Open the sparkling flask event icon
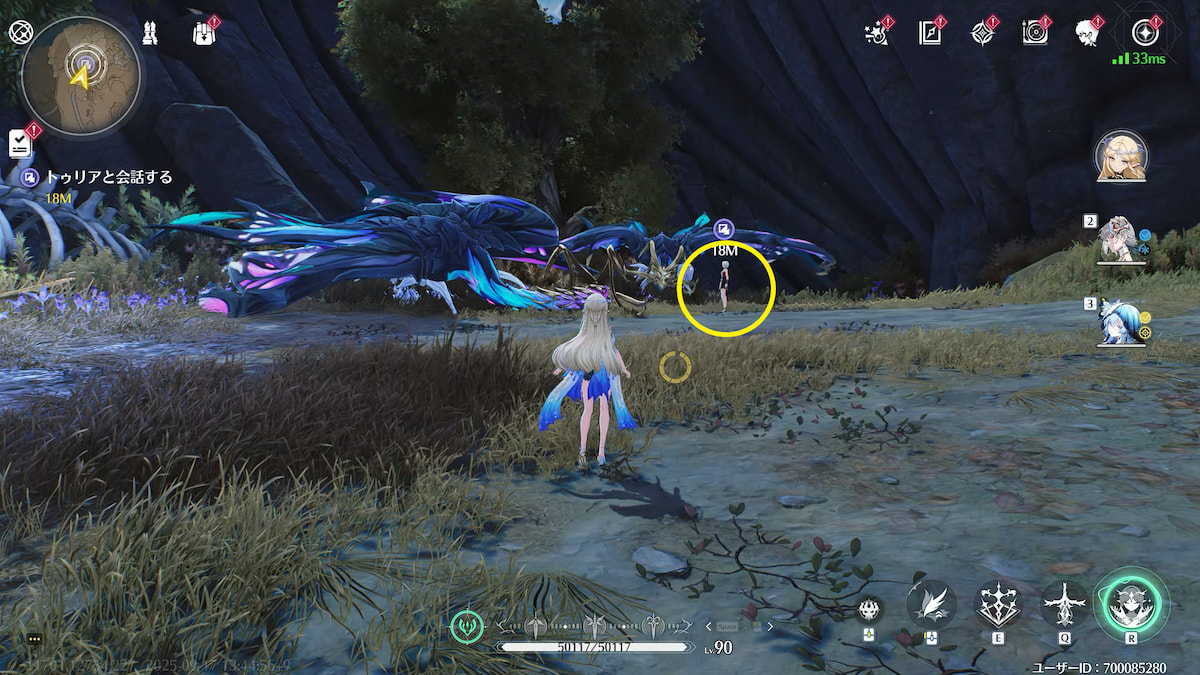 (x=877, y=33)
